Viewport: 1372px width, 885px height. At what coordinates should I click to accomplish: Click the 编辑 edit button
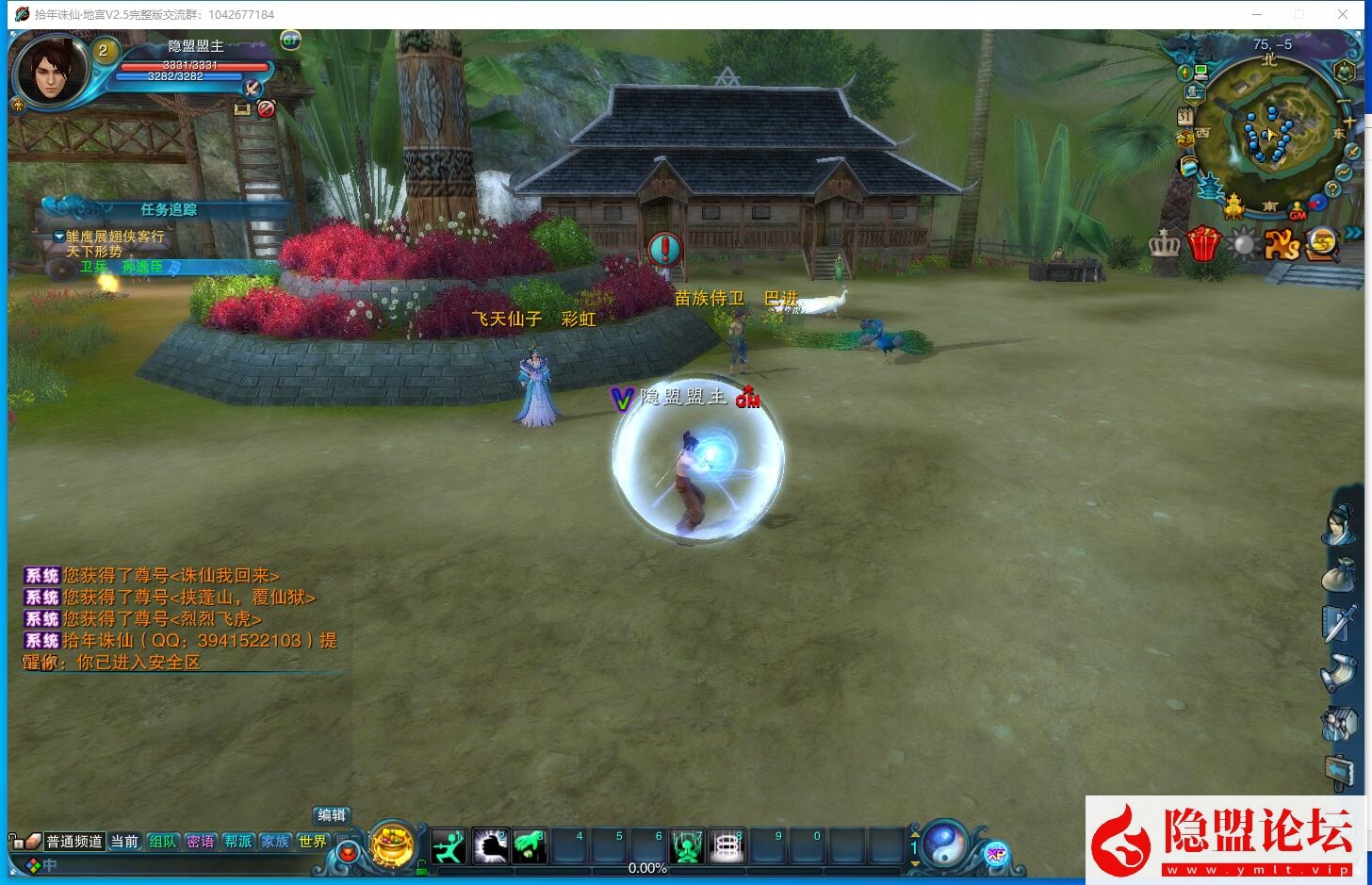[332, 815]
